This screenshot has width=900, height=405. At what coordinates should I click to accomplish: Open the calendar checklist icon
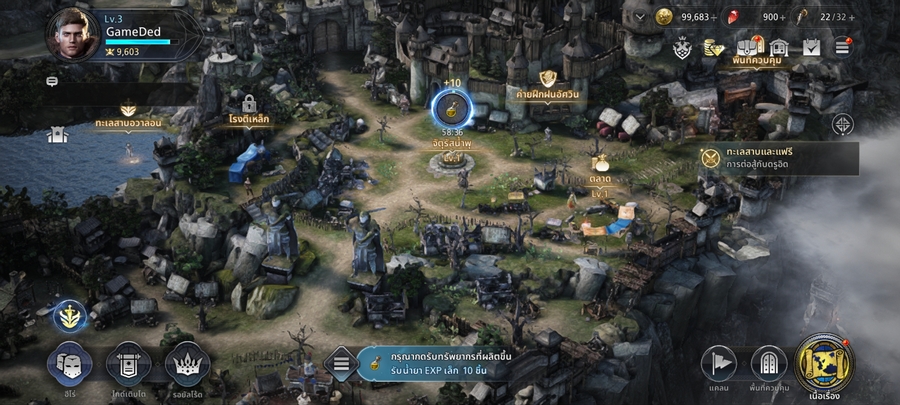pyautogui.click(x=811, y=47)
